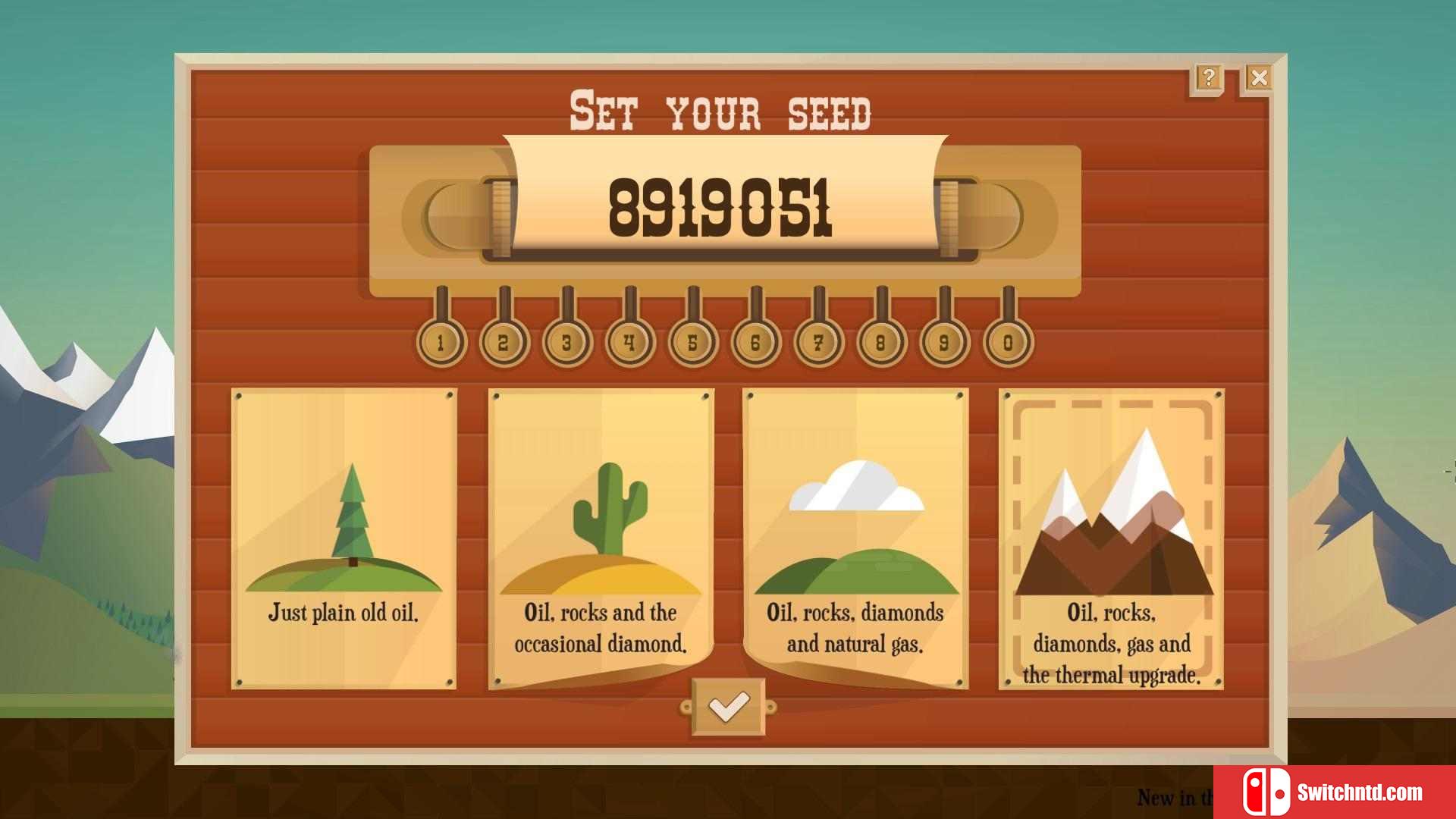Pull the number 6 lever

coord(755,343)
